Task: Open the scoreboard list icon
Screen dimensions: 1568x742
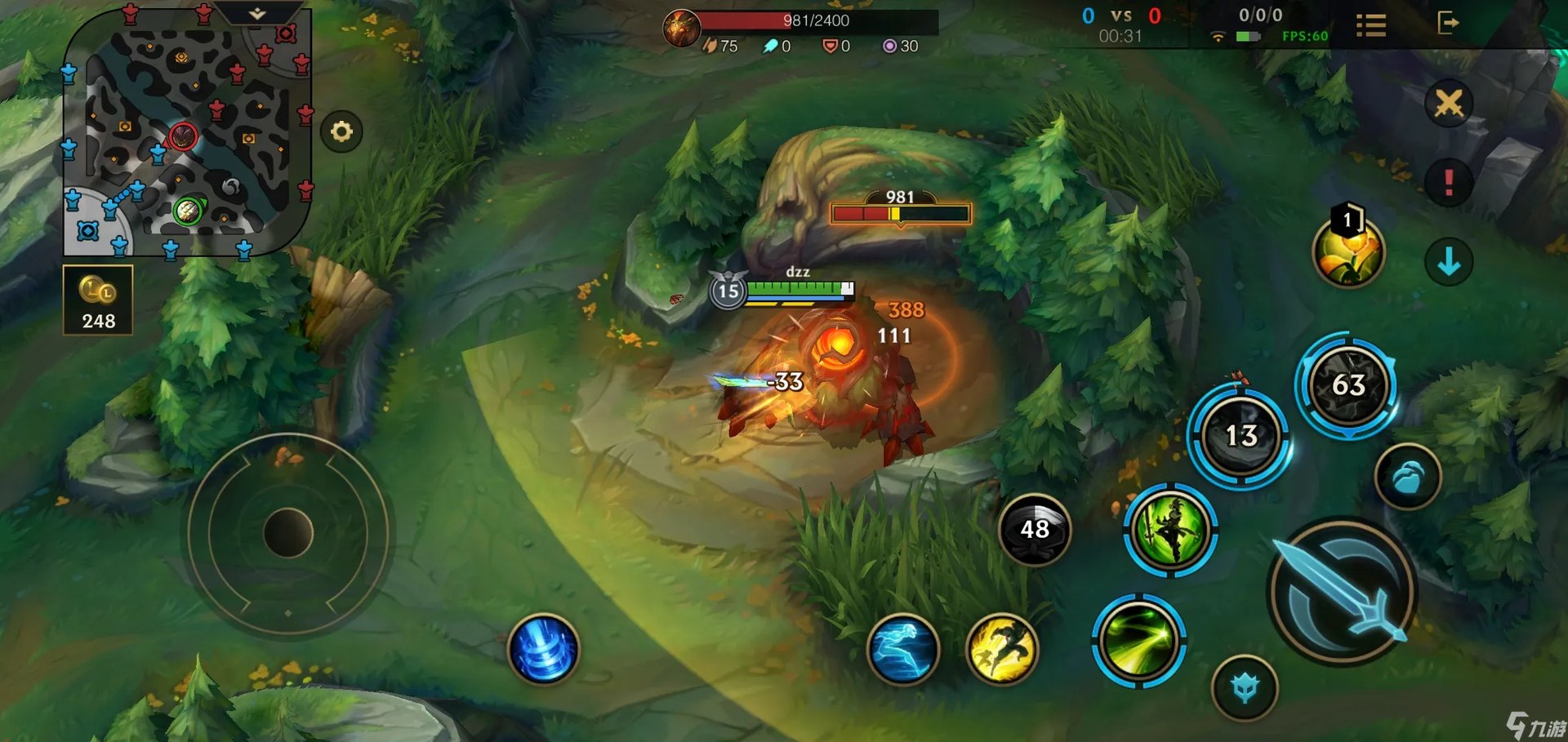Action: pyautogui.click(x=1370, y=25)
